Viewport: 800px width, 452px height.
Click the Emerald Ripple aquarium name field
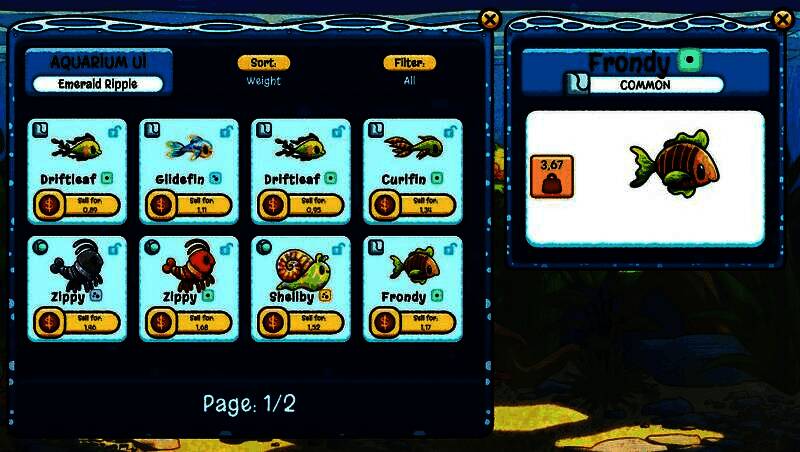(98, 84)
